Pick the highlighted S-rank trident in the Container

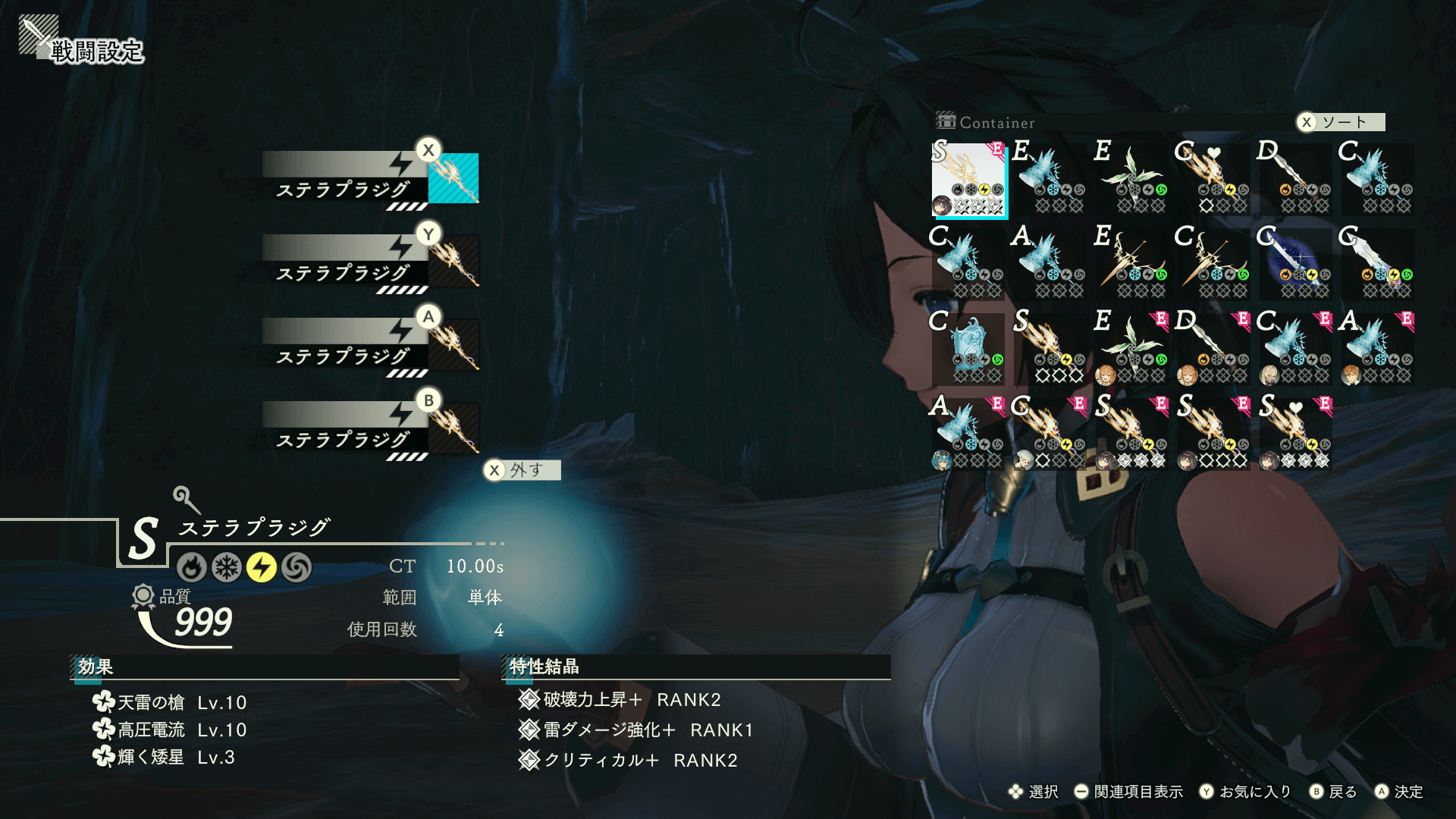(969, 180)
